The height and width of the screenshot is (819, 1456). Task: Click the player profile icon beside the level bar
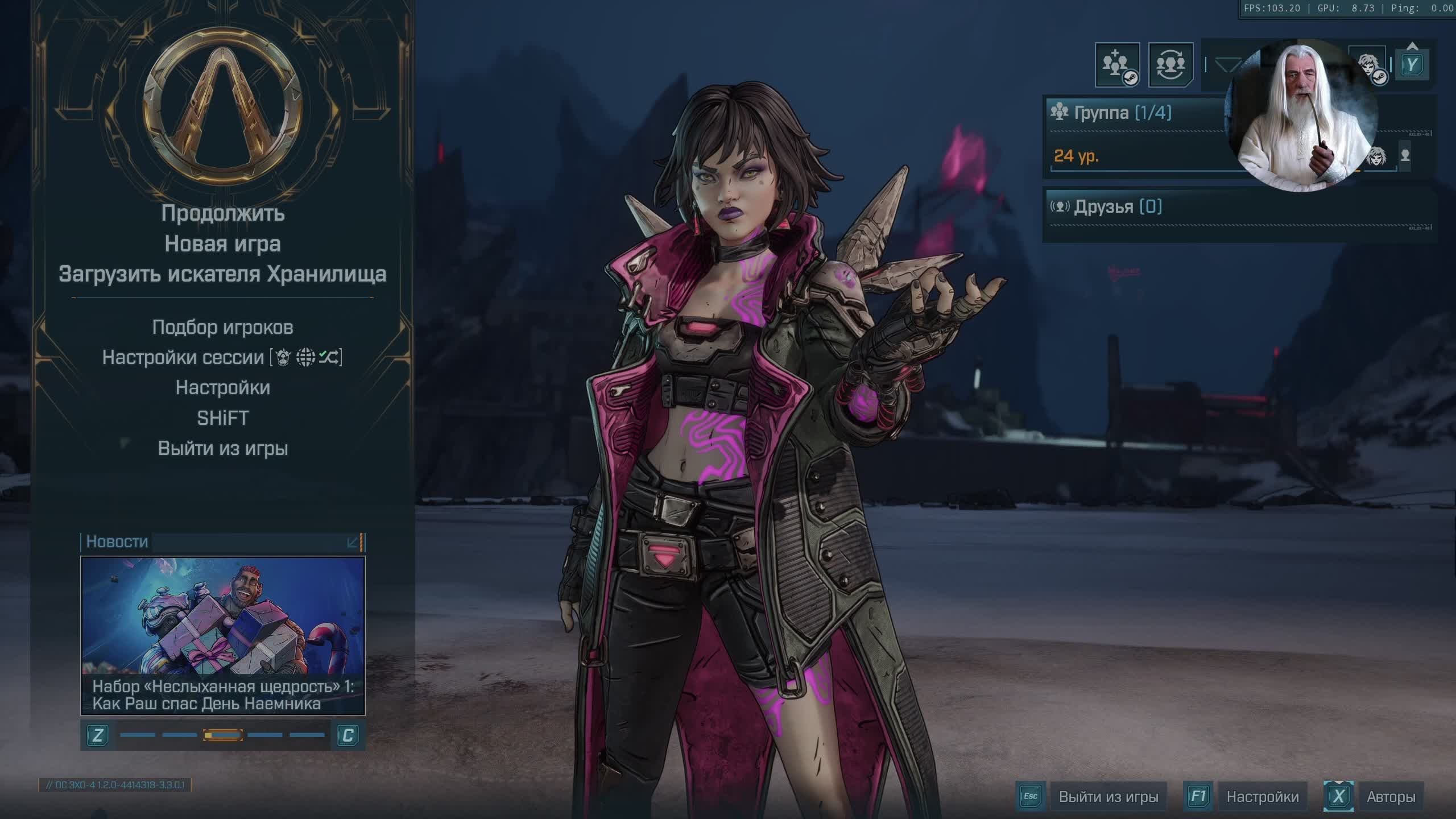pyautogui.click(x=1405, y=155)
